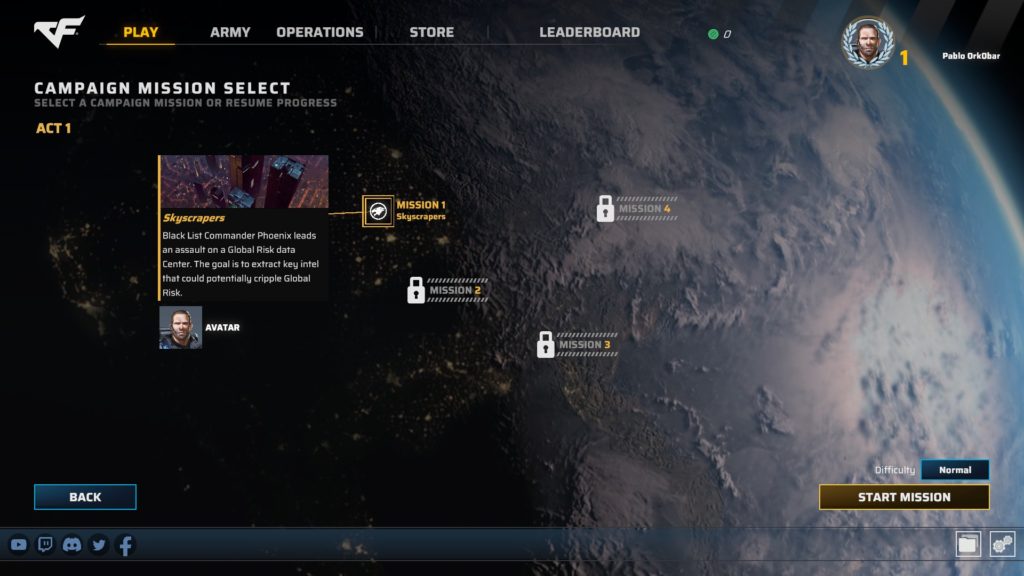The image size is (1024, 576).
Task: Select Mission 1 Skyscrapers node
Action: 378,210
